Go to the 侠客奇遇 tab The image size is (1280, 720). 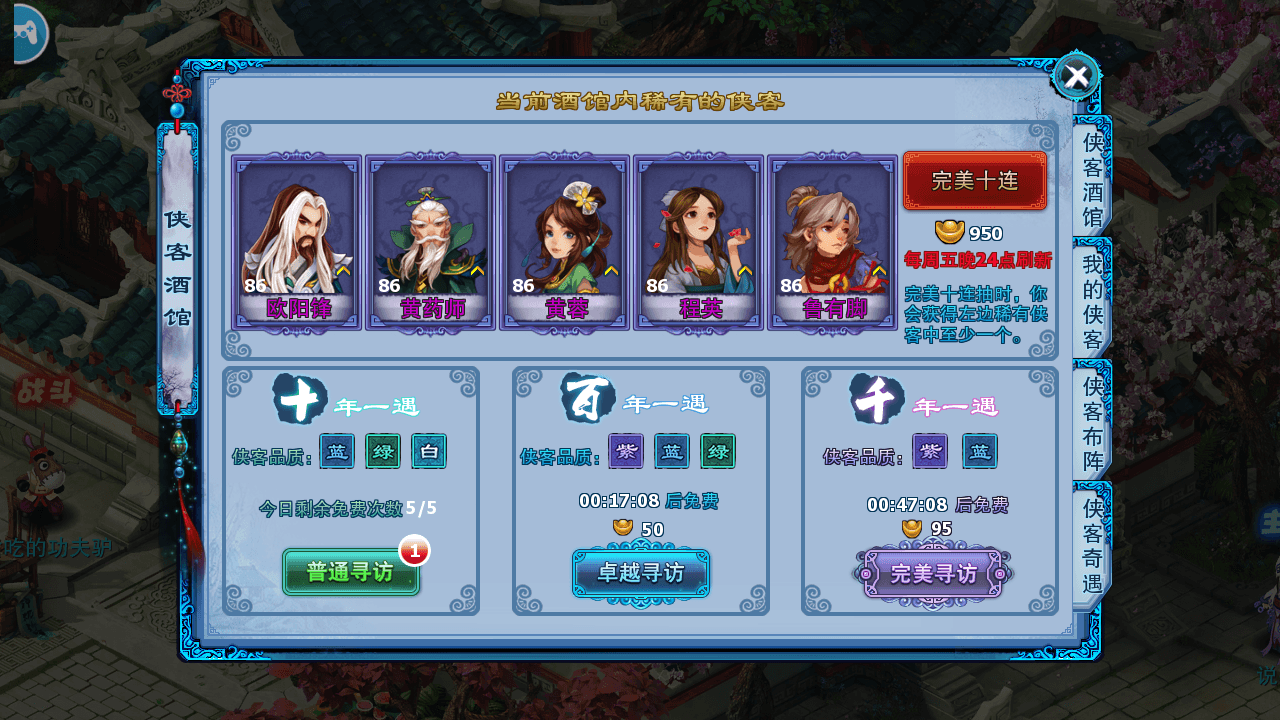coord(1091,545)
